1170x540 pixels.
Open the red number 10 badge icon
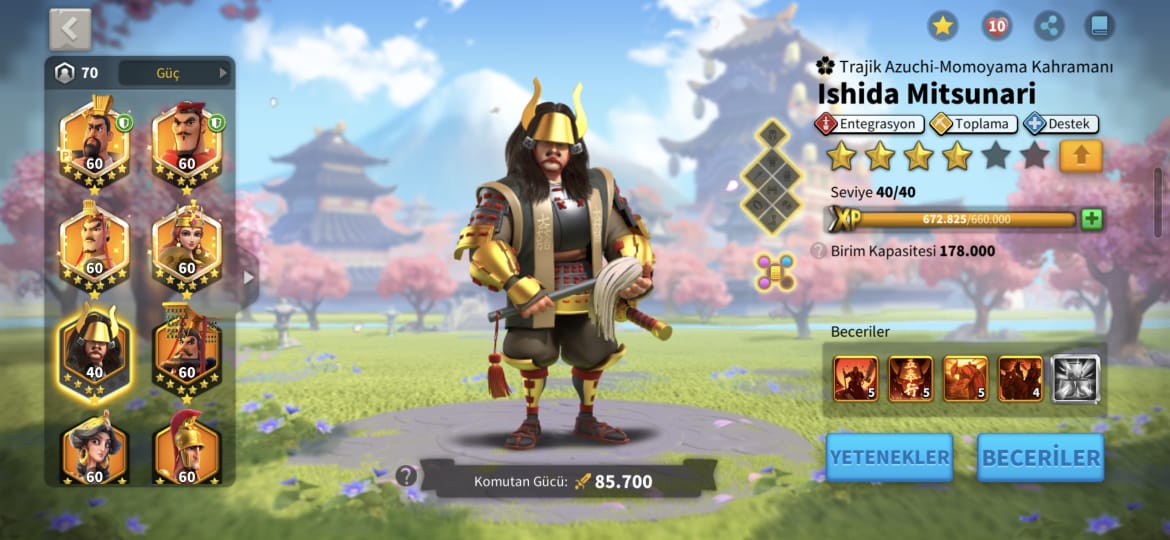pyautogui.click(x=996, y=26)
